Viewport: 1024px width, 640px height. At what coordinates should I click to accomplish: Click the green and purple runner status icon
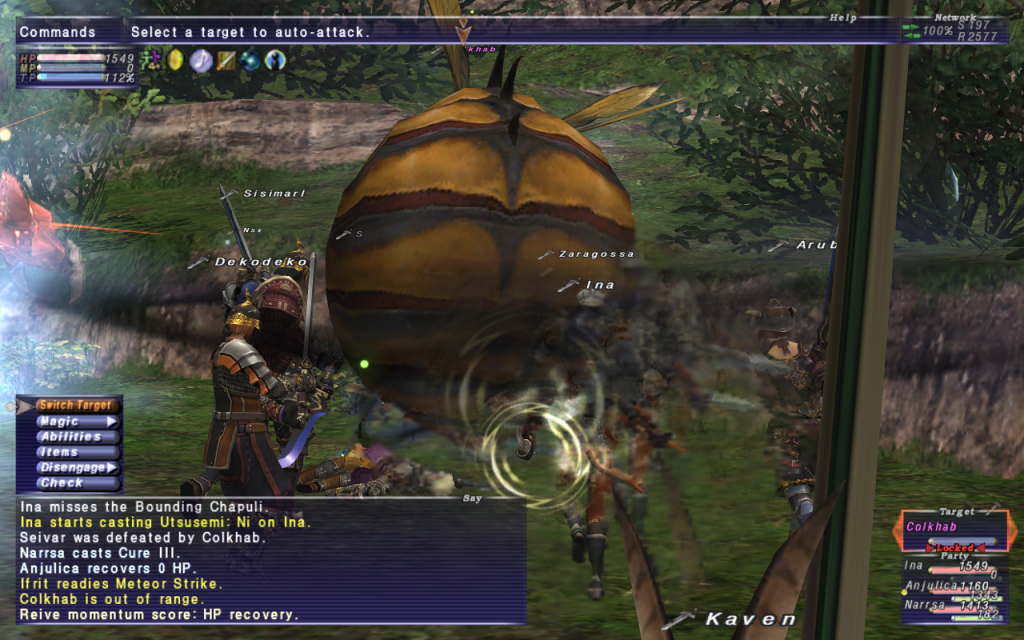pos(151,60)
